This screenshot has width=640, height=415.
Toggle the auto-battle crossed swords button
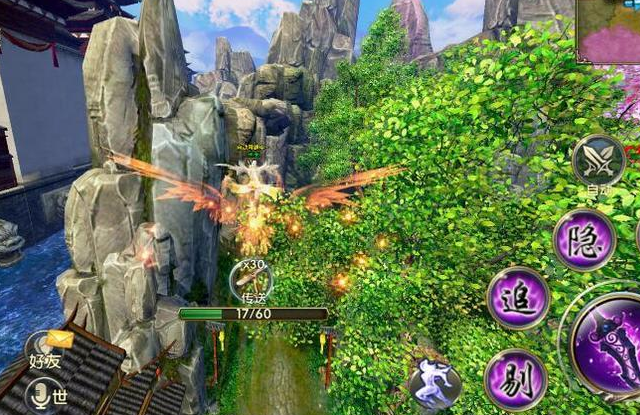tap(598, 160)
